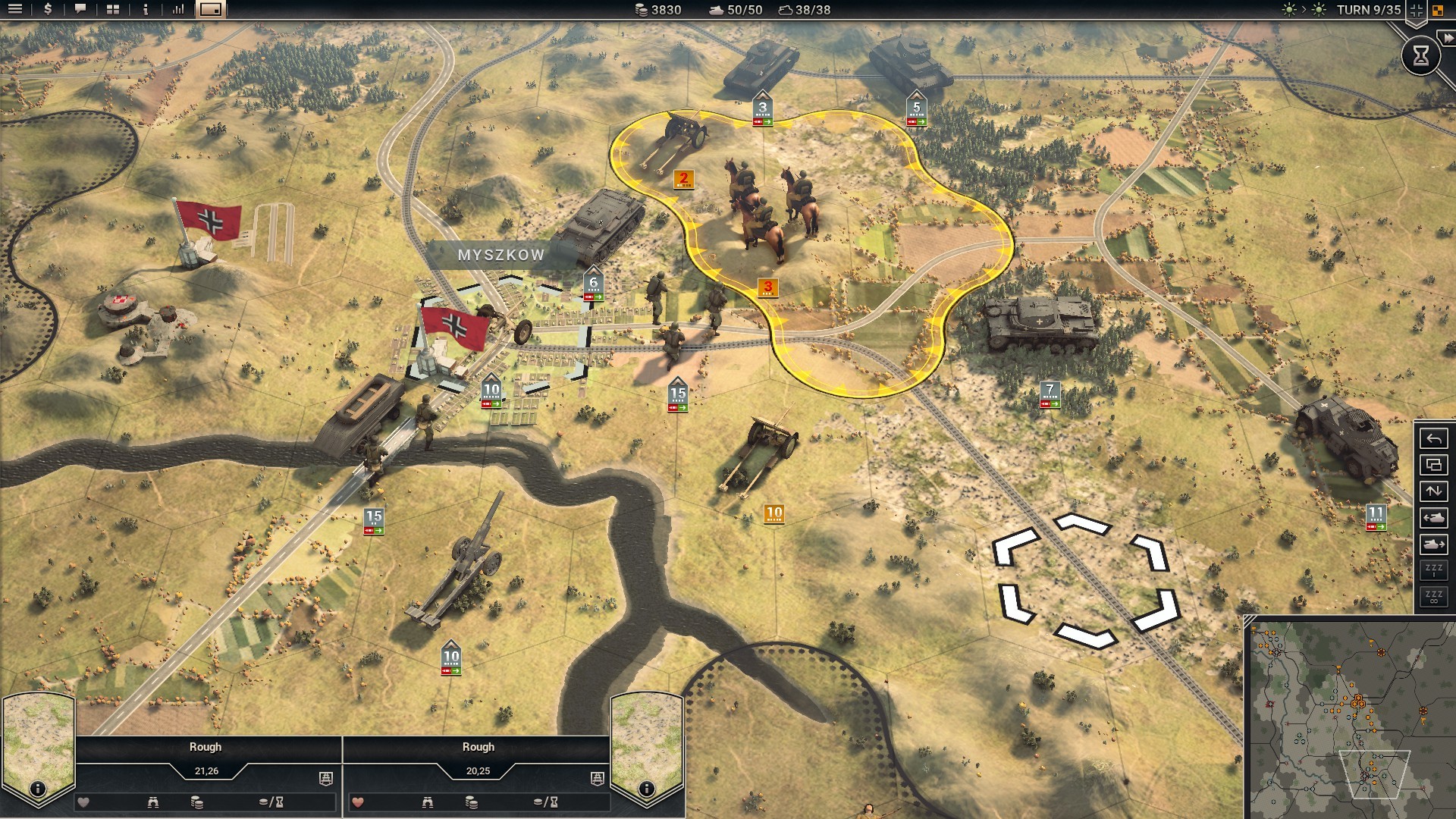Click the up-down swap arrows button

pyautogui.click(x=1433, y=491)
